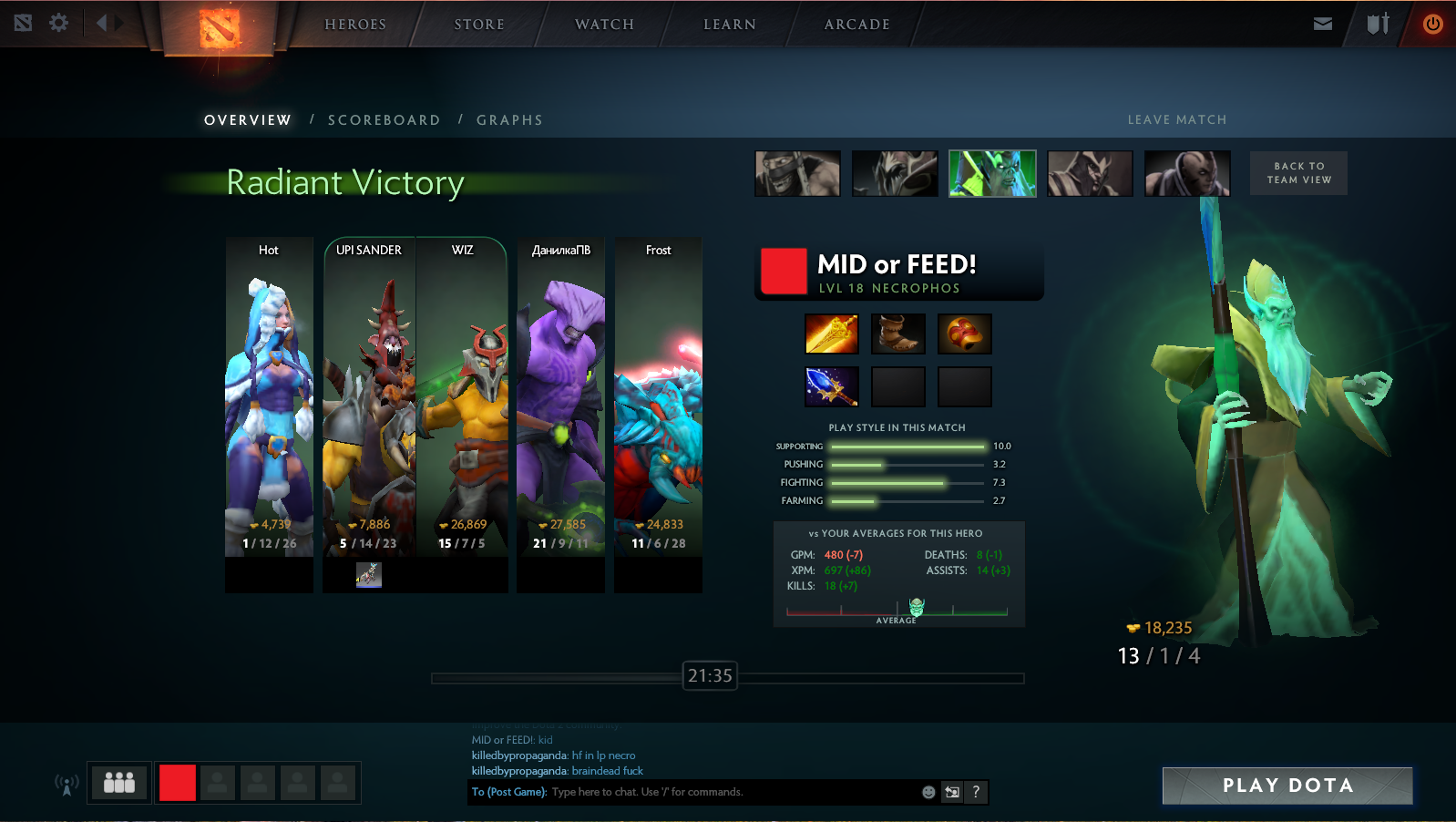Open the Heroes menu

pyautogui.click(x=355, y=25)
